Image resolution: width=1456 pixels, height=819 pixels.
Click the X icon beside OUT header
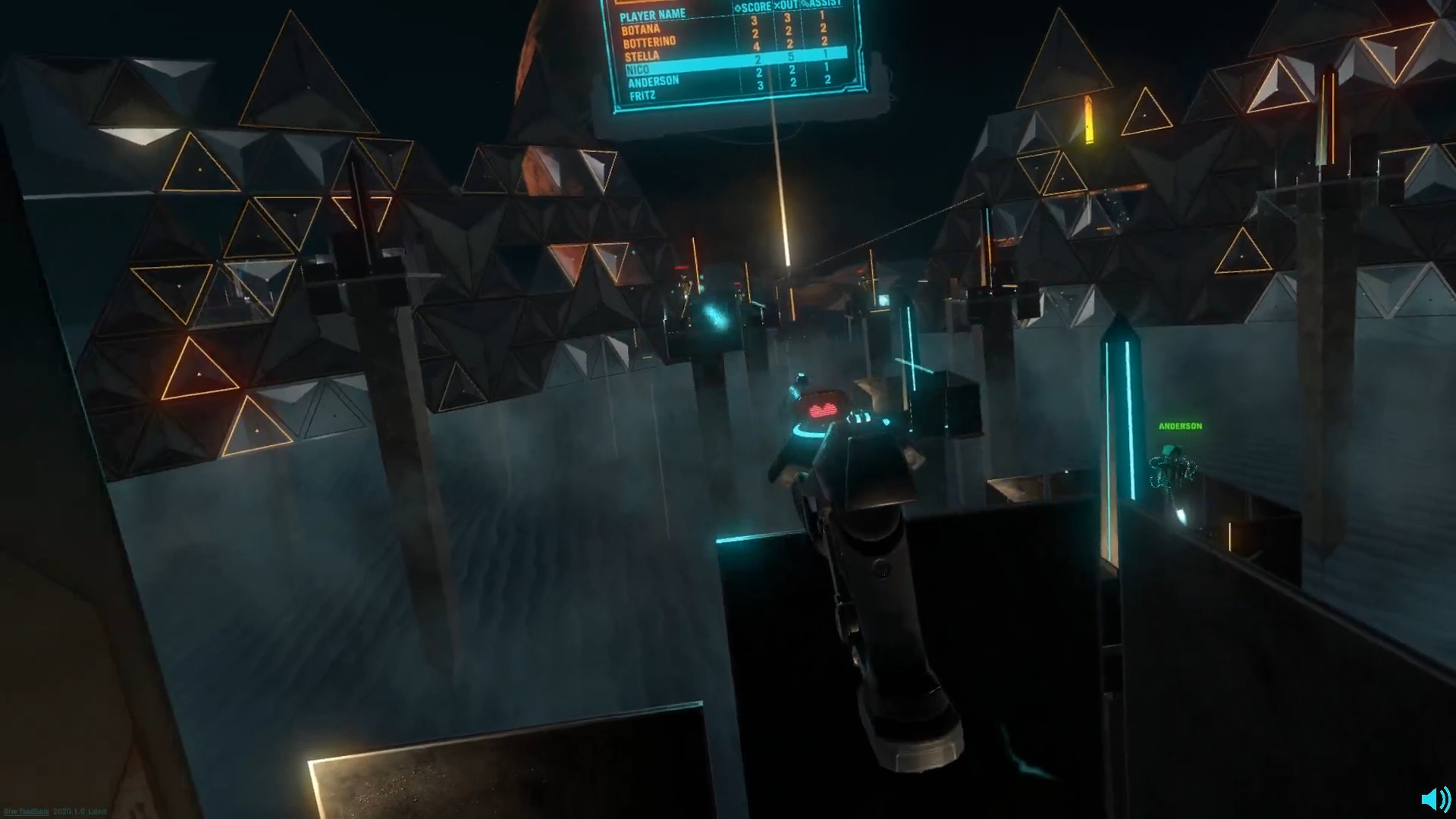point(778,5)
